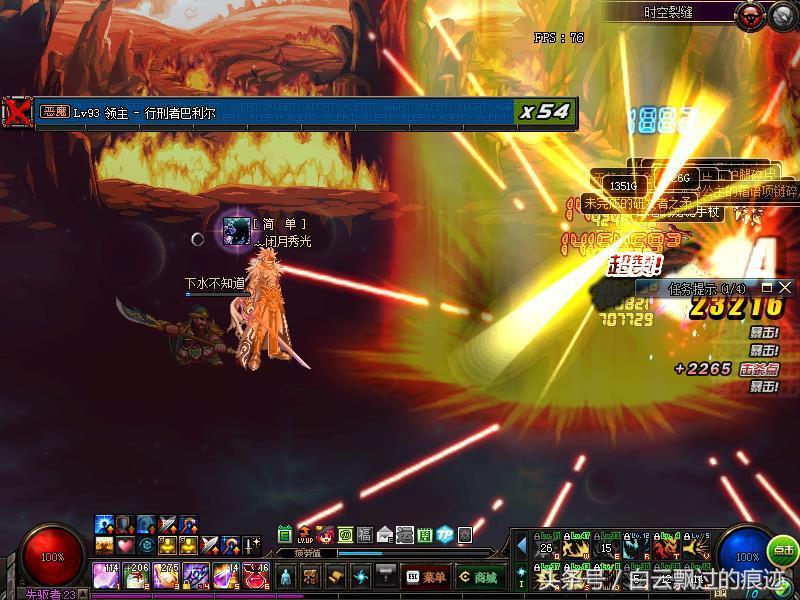Toggle the skill bar's left arrow expander
800x600 pixels.
tap(521, 545)
